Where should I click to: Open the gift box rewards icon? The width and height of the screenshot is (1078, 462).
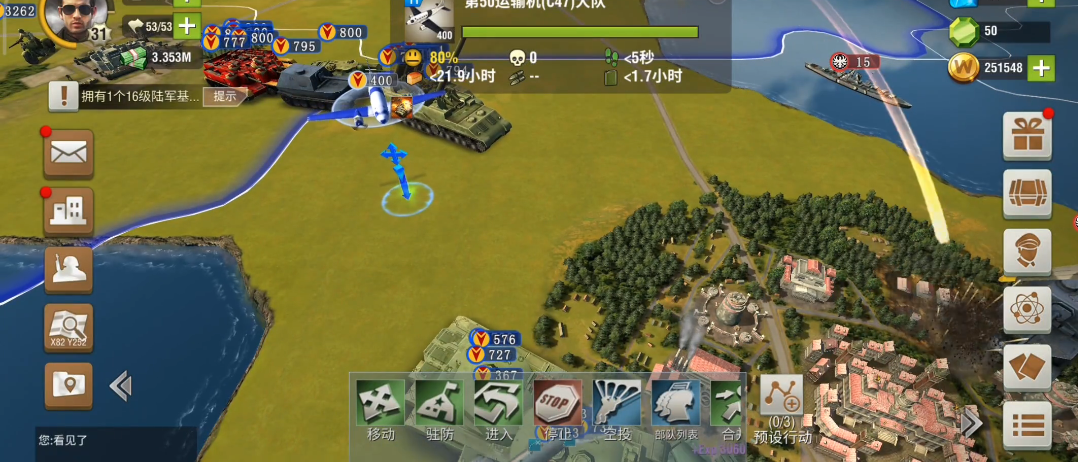click(1027, 136)
